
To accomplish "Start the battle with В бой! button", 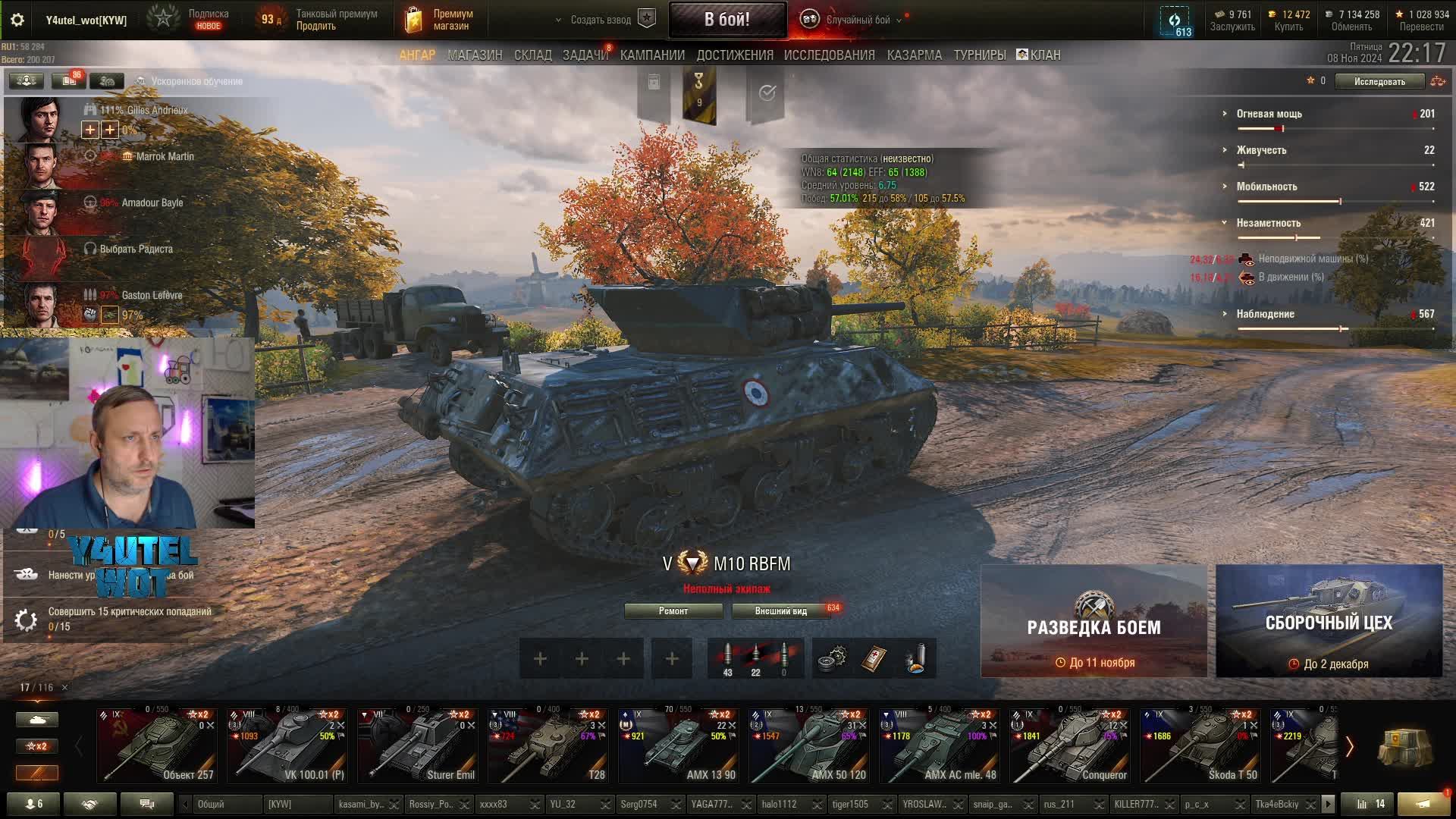I will [726, 20].
